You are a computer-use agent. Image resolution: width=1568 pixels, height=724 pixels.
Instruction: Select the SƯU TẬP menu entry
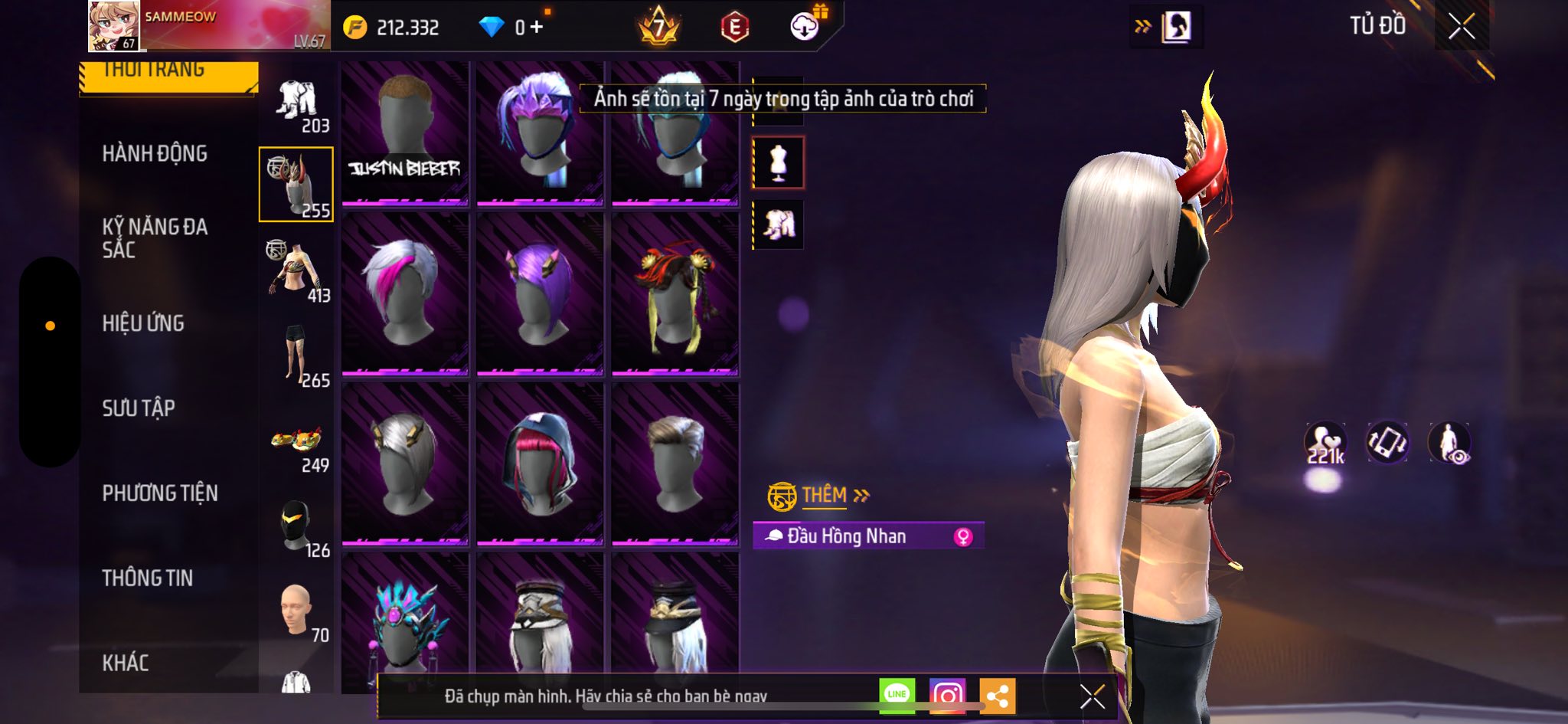(139, 408)
